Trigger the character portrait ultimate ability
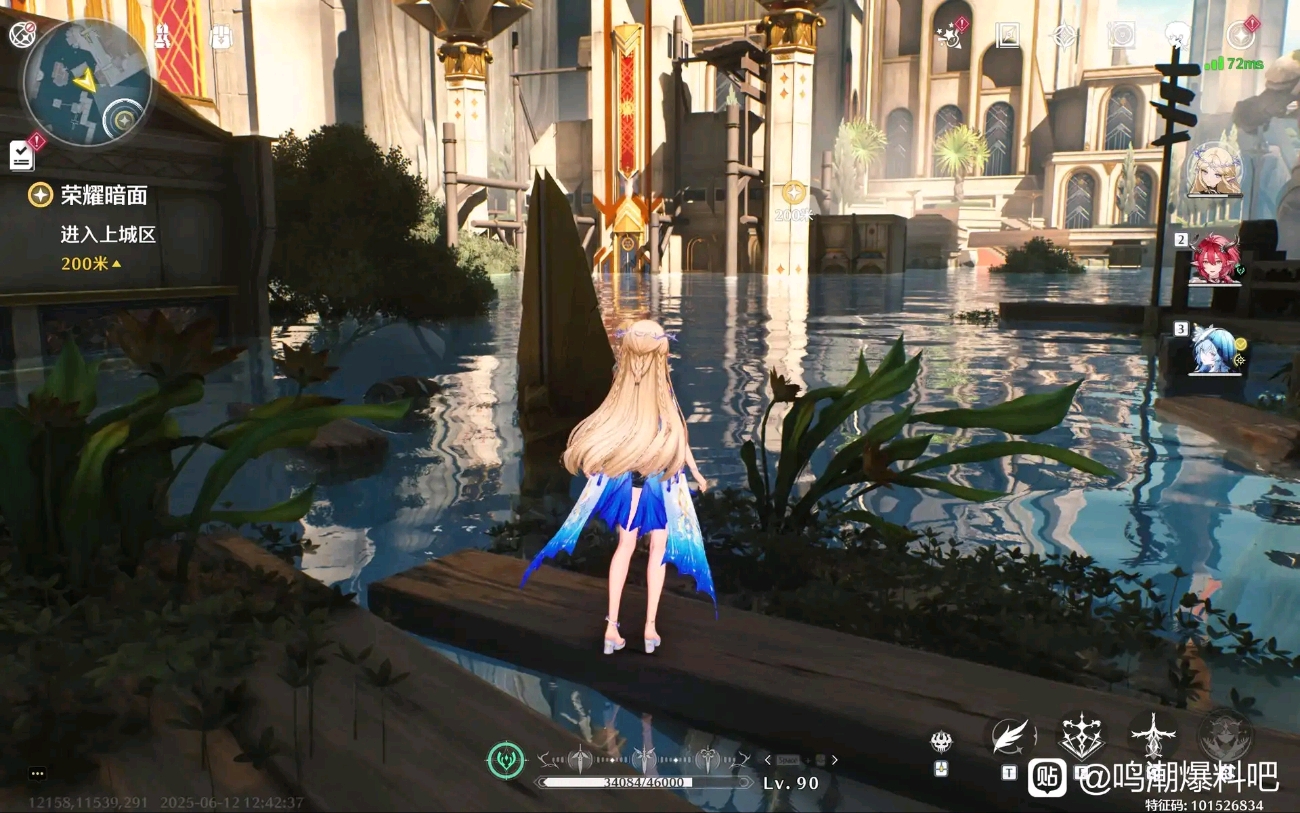The width and height of the screenshot is (1300, 813). tap(1224, 736)
